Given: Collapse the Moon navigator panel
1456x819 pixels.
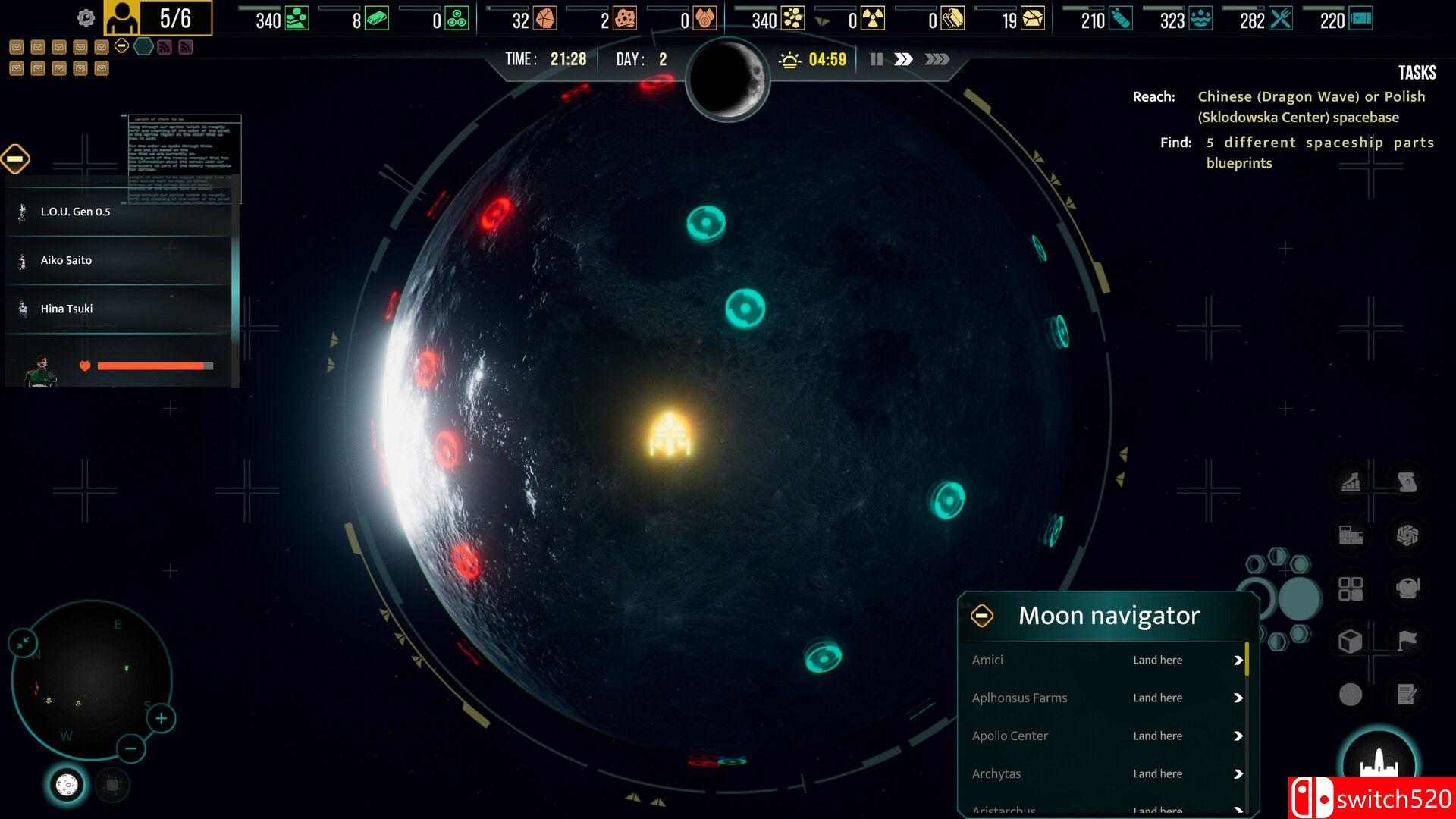Looking at the screenshot, I should pyautogui.click(x=984, y=615).
